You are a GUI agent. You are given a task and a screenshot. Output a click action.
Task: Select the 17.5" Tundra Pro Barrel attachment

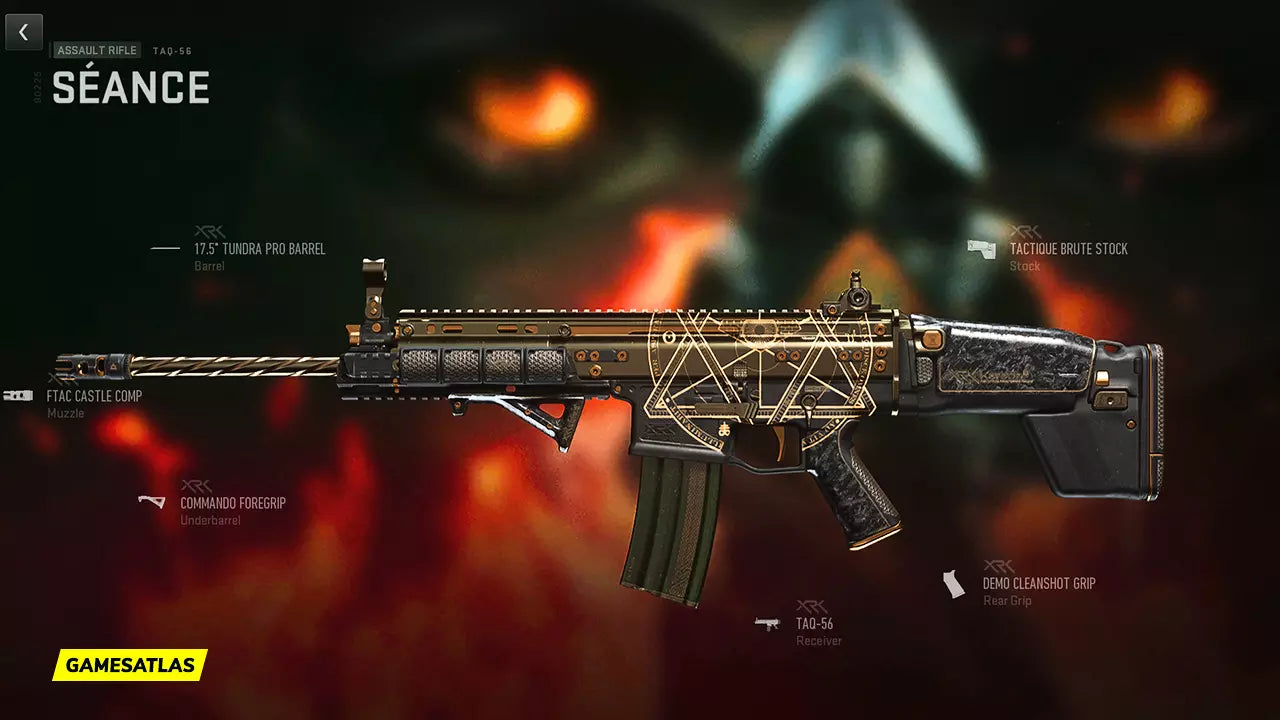pos(259,249)
